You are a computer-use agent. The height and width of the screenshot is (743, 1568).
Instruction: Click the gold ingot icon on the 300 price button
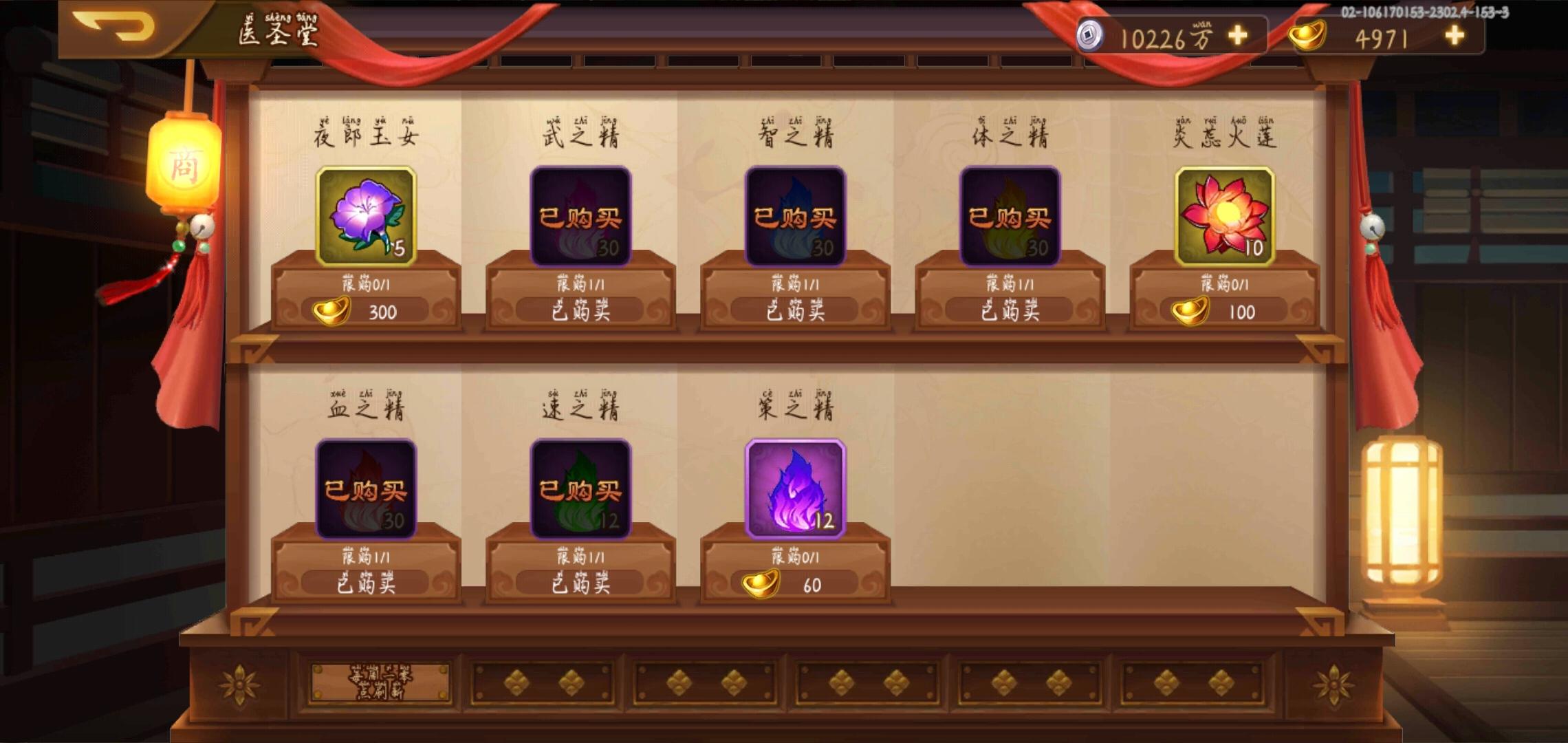click(332, 310)
